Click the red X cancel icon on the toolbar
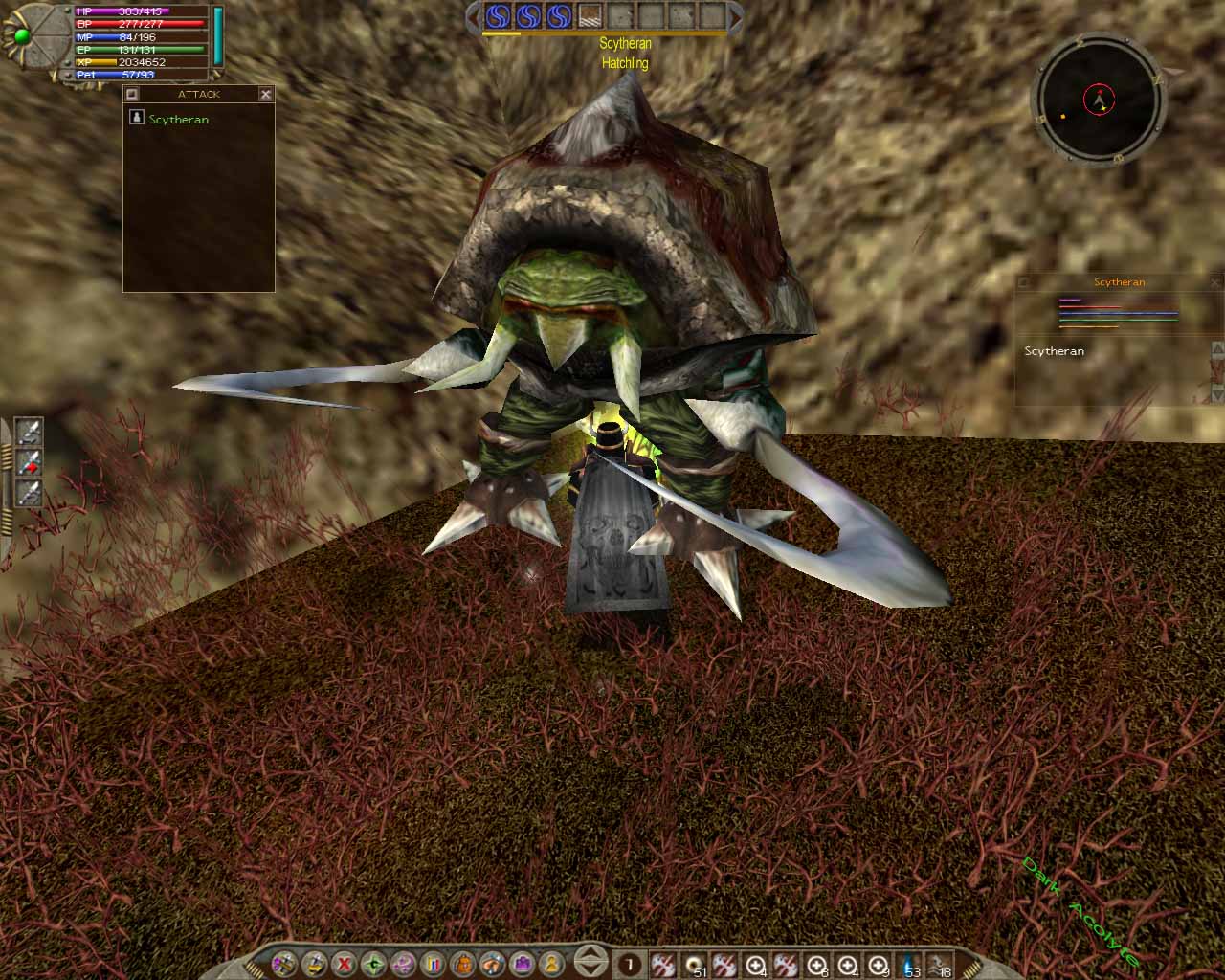 click(x=342, y=967)
